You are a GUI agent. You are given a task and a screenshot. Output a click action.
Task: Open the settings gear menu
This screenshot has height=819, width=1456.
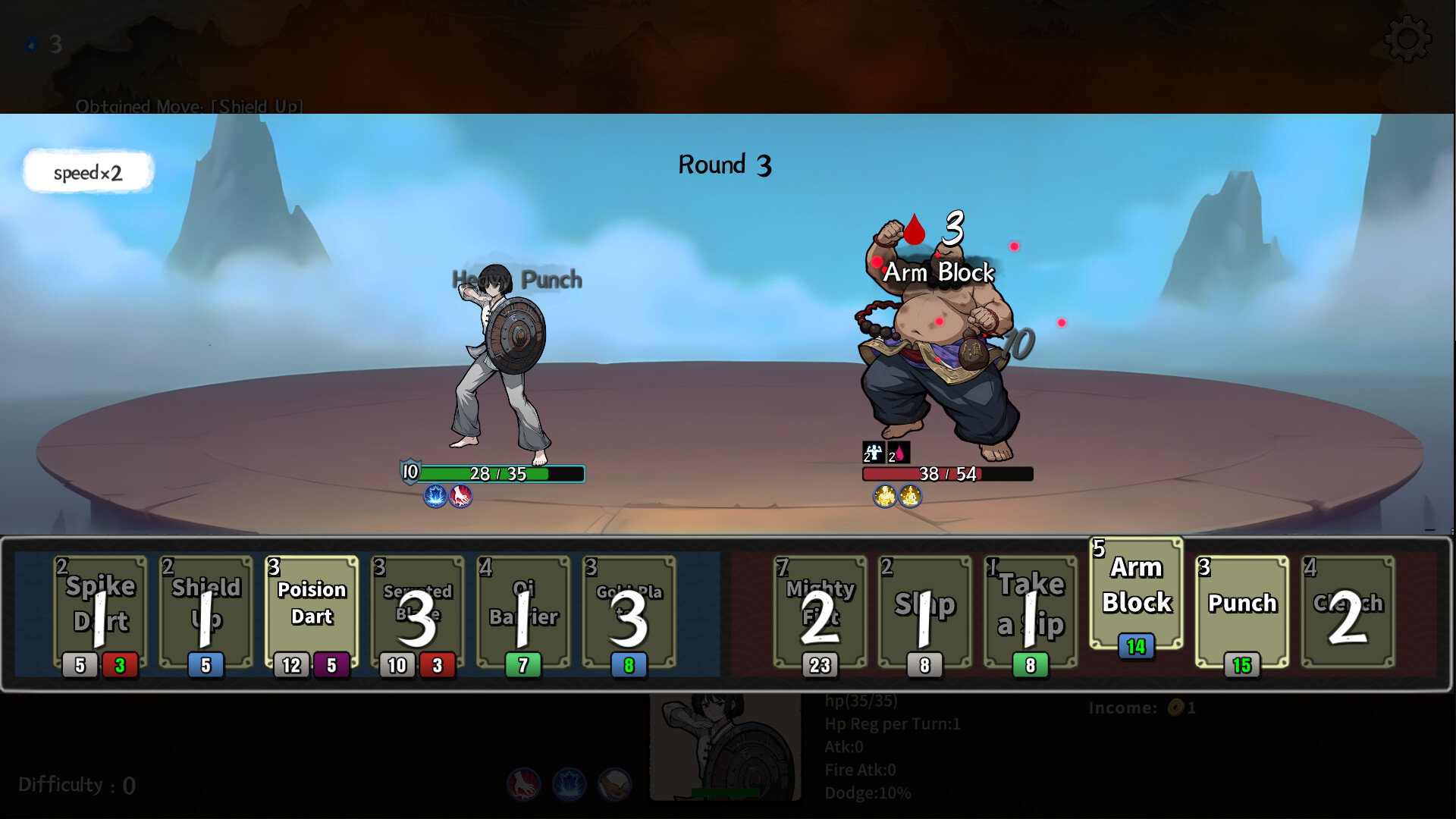tap(1408, 39)
